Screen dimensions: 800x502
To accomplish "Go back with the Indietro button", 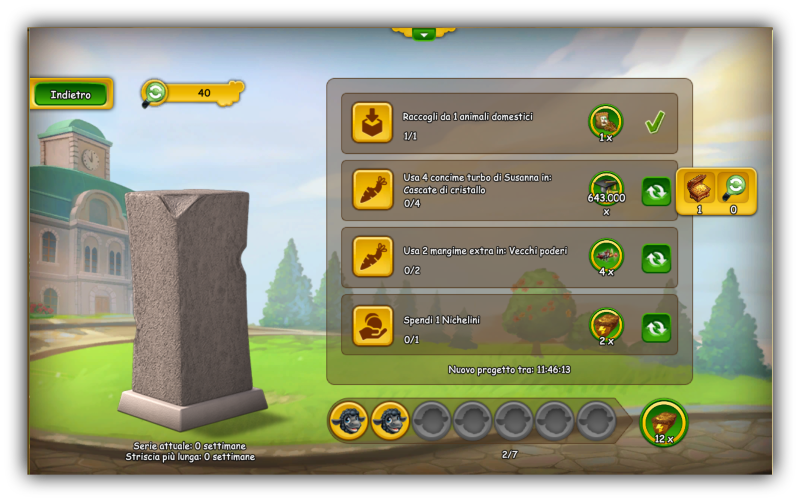I will click(71, 95).
